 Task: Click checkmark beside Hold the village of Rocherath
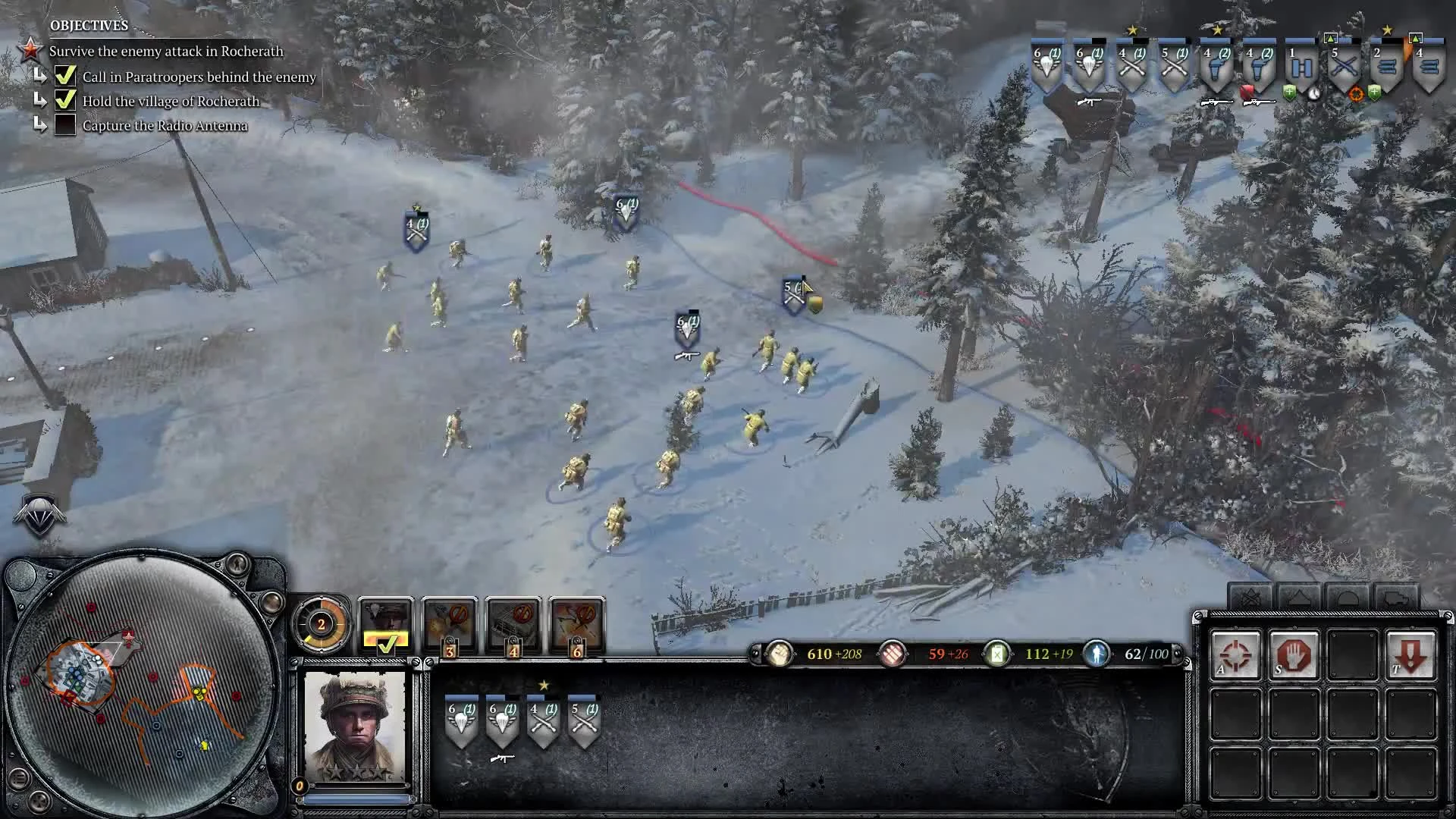[x=67, y=100]
